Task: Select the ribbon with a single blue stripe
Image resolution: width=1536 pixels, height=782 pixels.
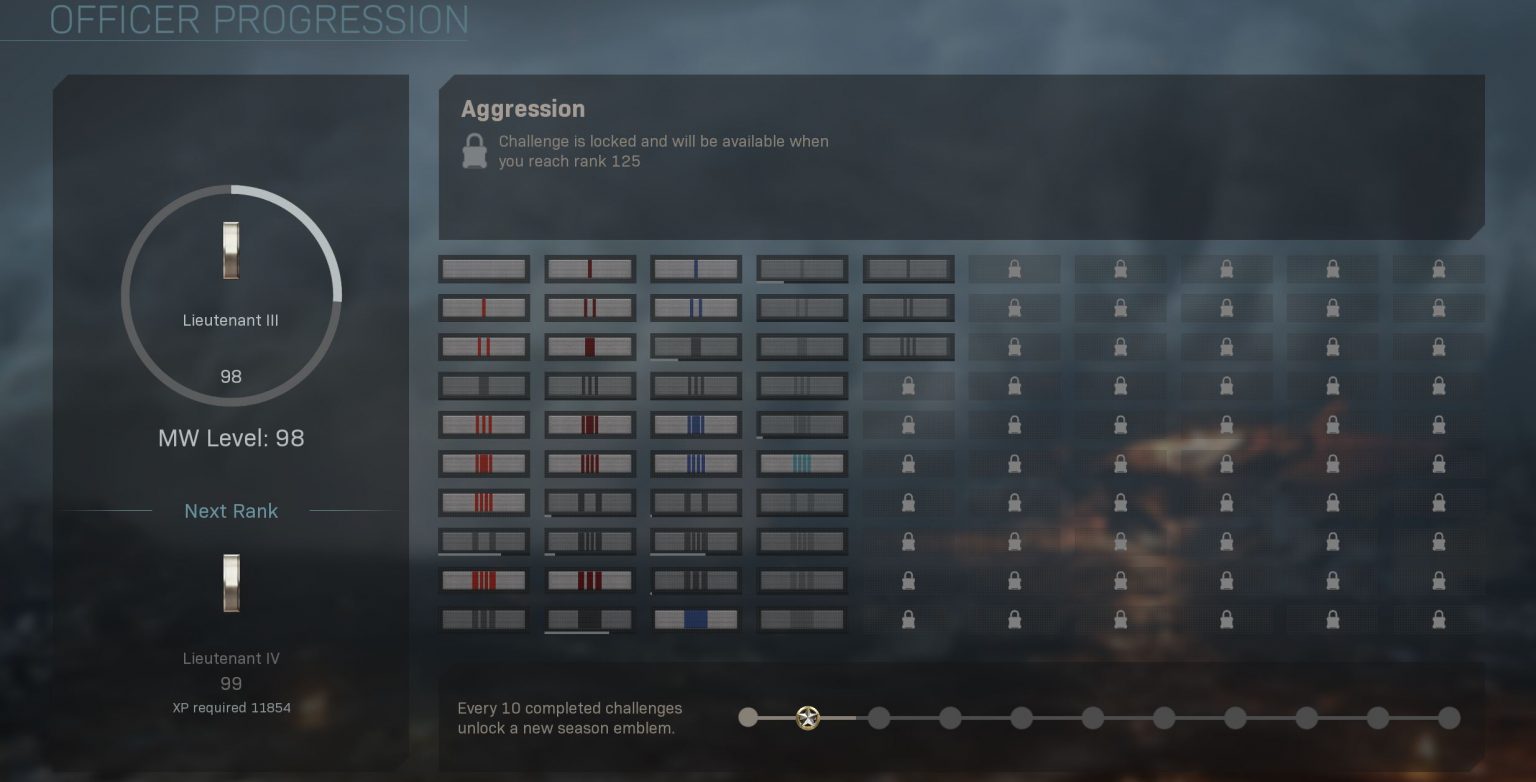Action: [x=696, y=268]
